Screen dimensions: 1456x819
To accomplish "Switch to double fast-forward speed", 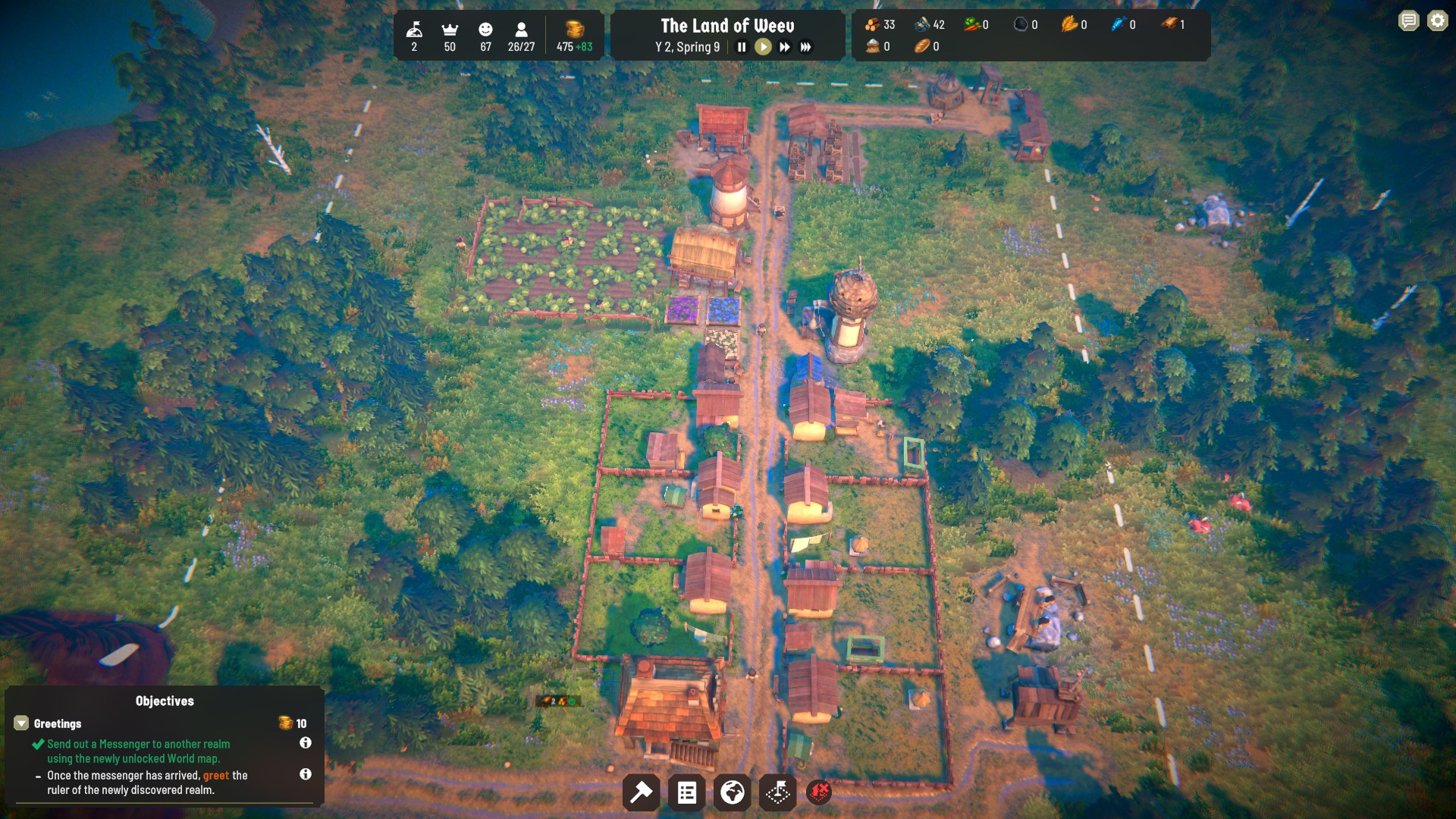I will (x=784, y=47).
